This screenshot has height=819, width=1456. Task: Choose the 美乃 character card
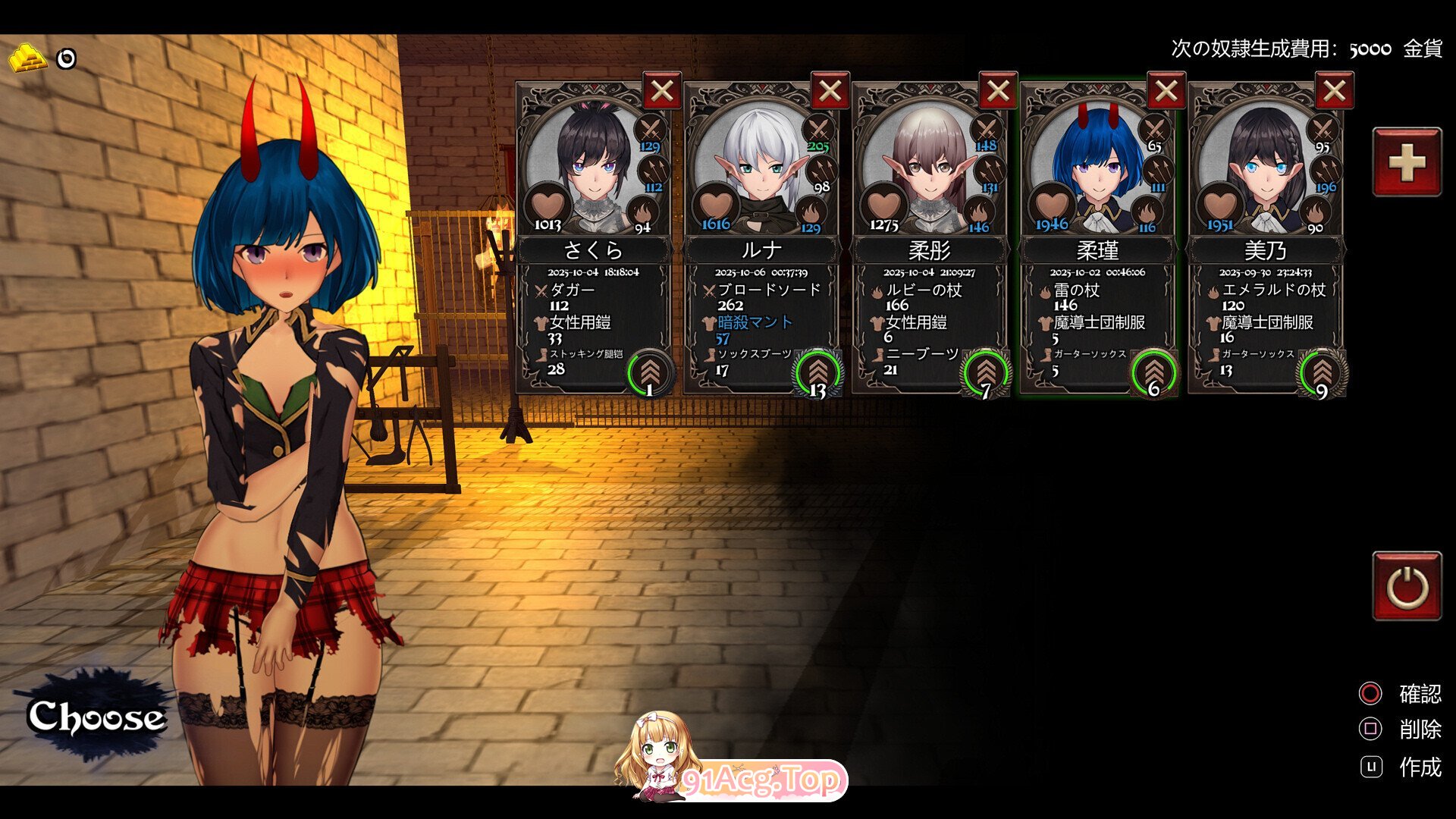coord(1265,250)
